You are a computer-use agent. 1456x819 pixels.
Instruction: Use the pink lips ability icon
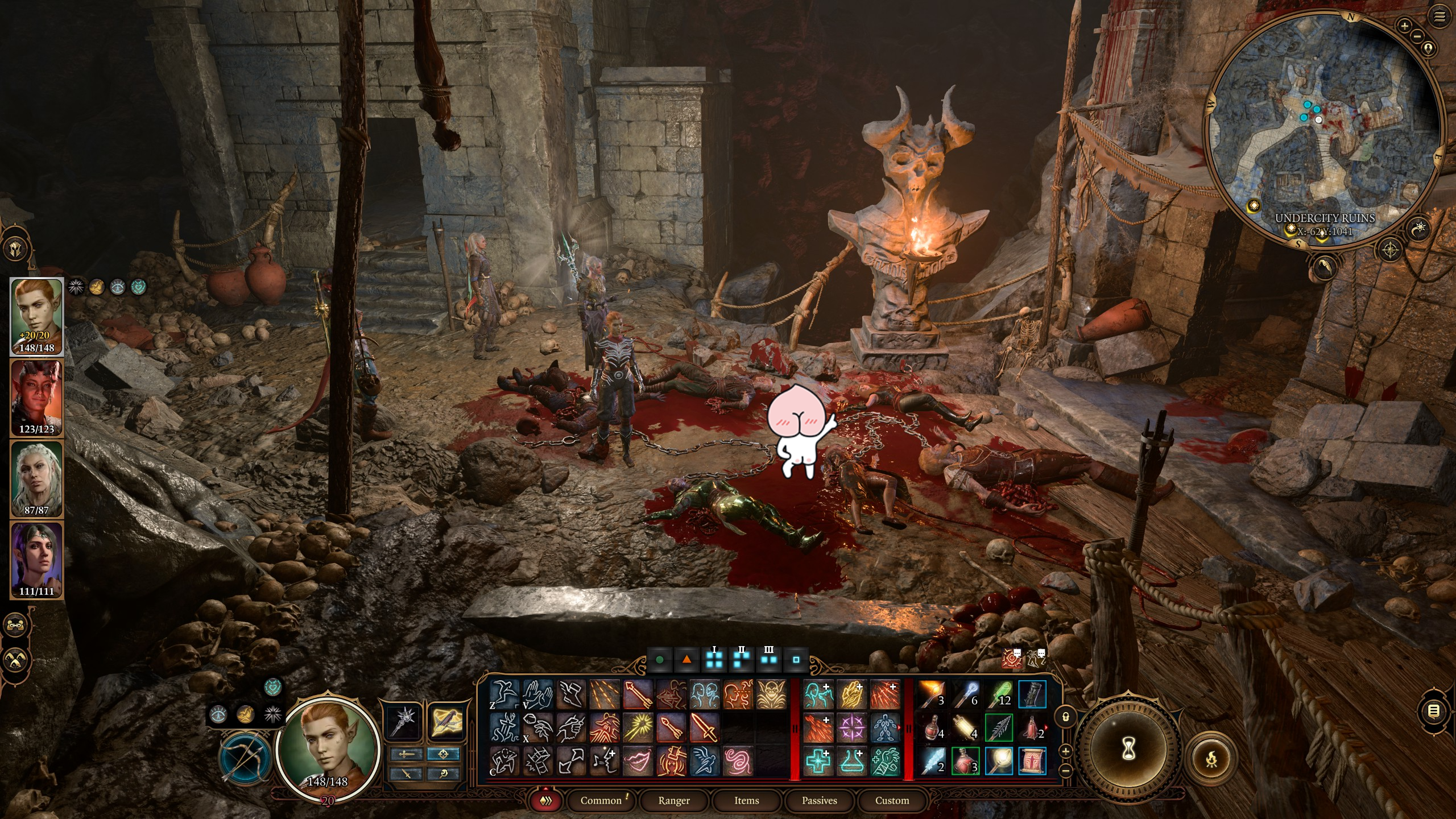(x=638, y=761)
